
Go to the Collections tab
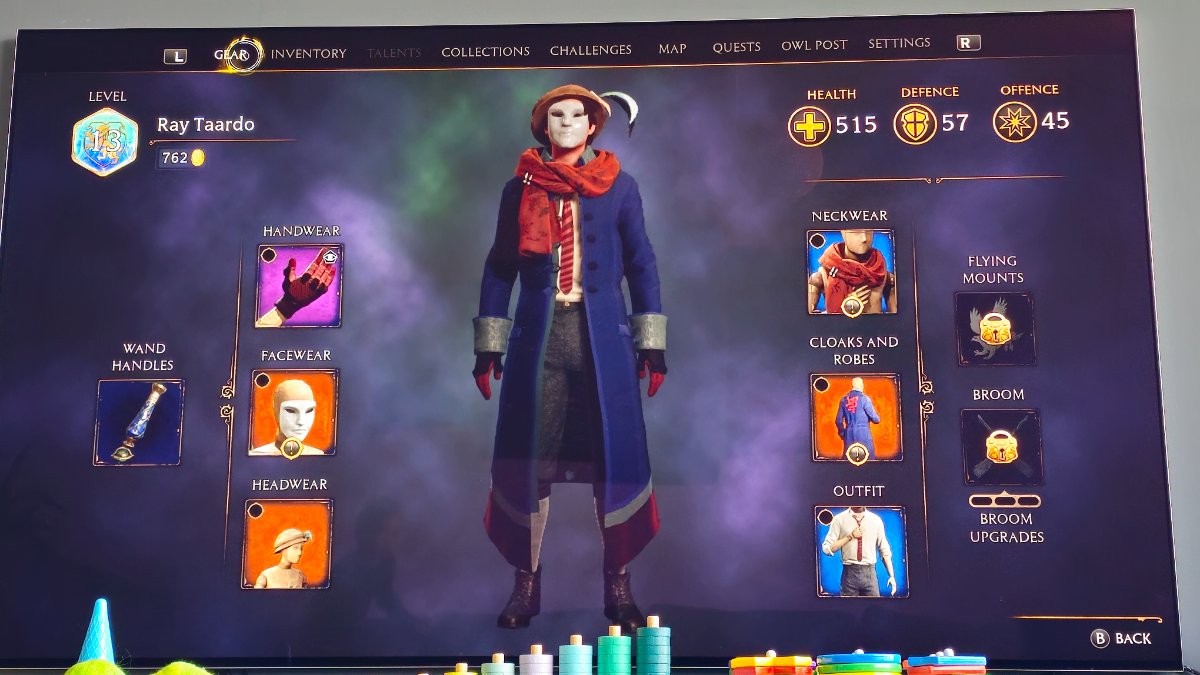(x=485, y=51)
